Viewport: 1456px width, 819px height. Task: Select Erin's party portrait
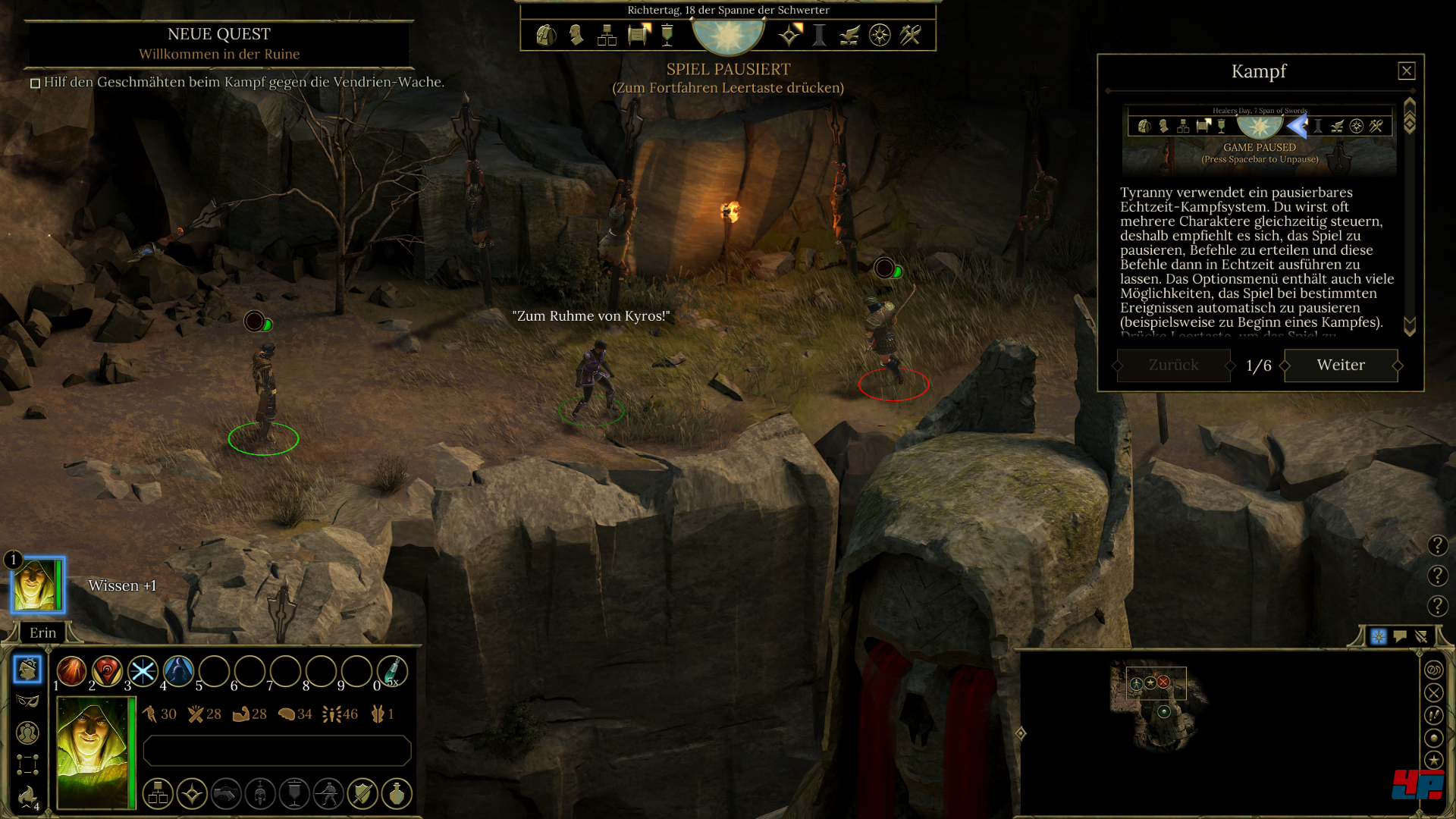(x=36, y=585)
